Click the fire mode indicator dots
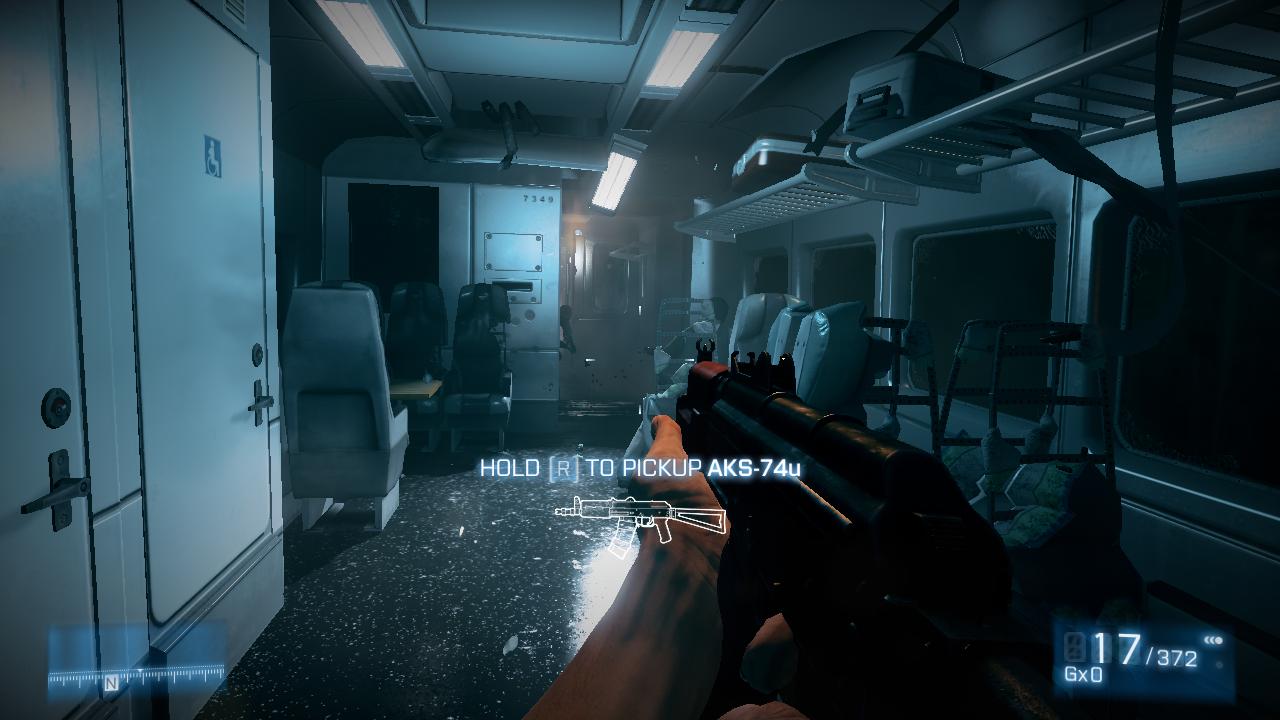 [x=1214, y=640]
